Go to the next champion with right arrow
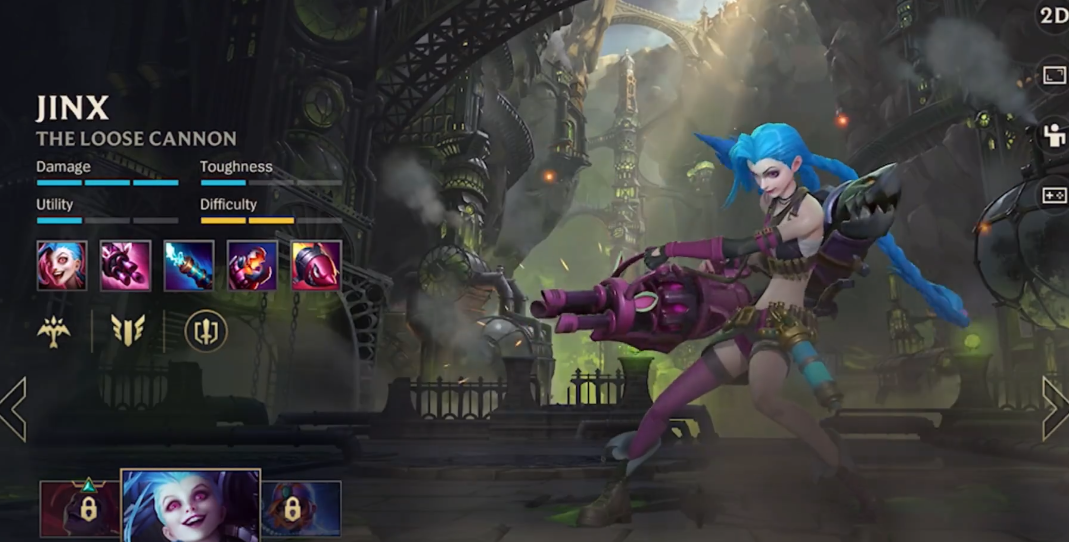1069x542 pixels. [x=1055, y=408]
